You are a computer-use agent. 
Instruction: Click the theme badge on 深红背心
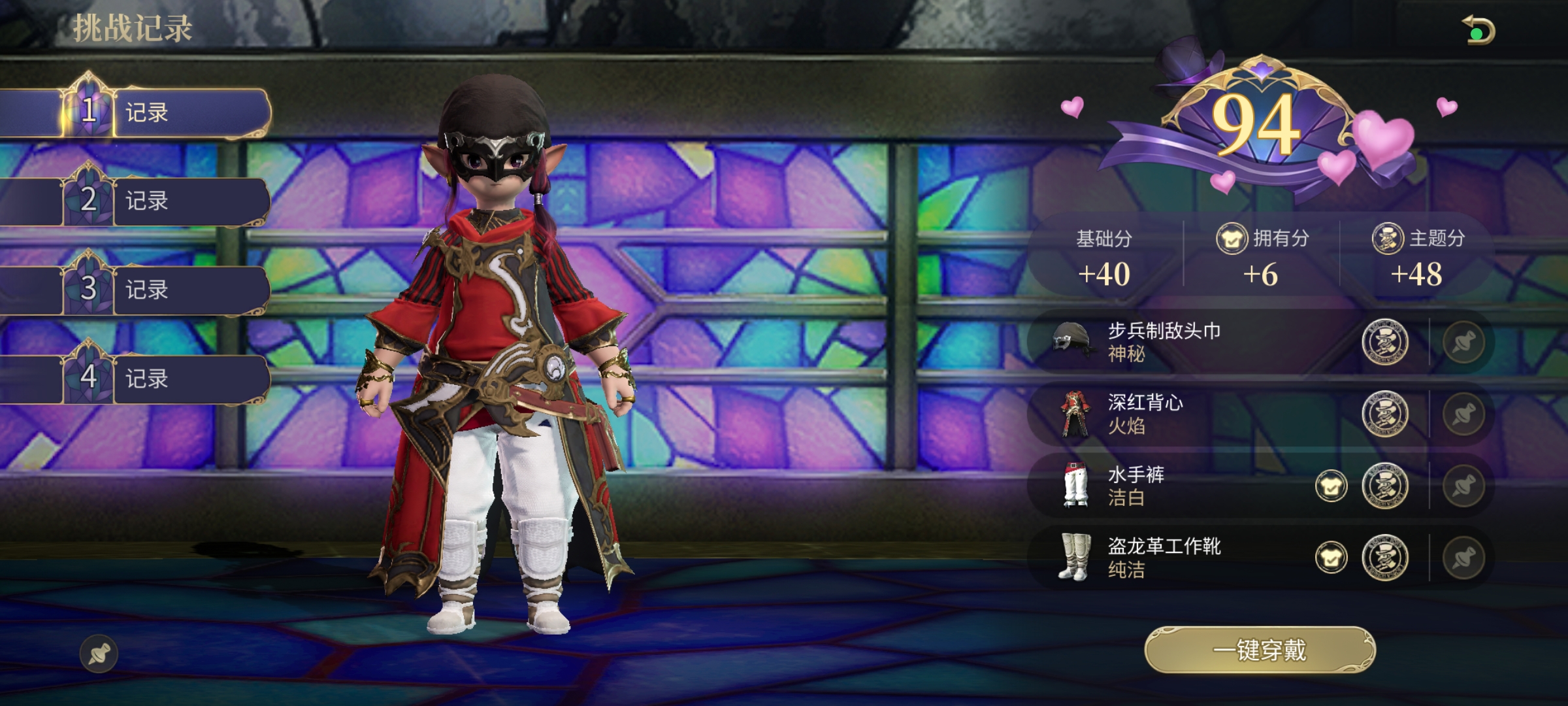(x=1384, y=414)
